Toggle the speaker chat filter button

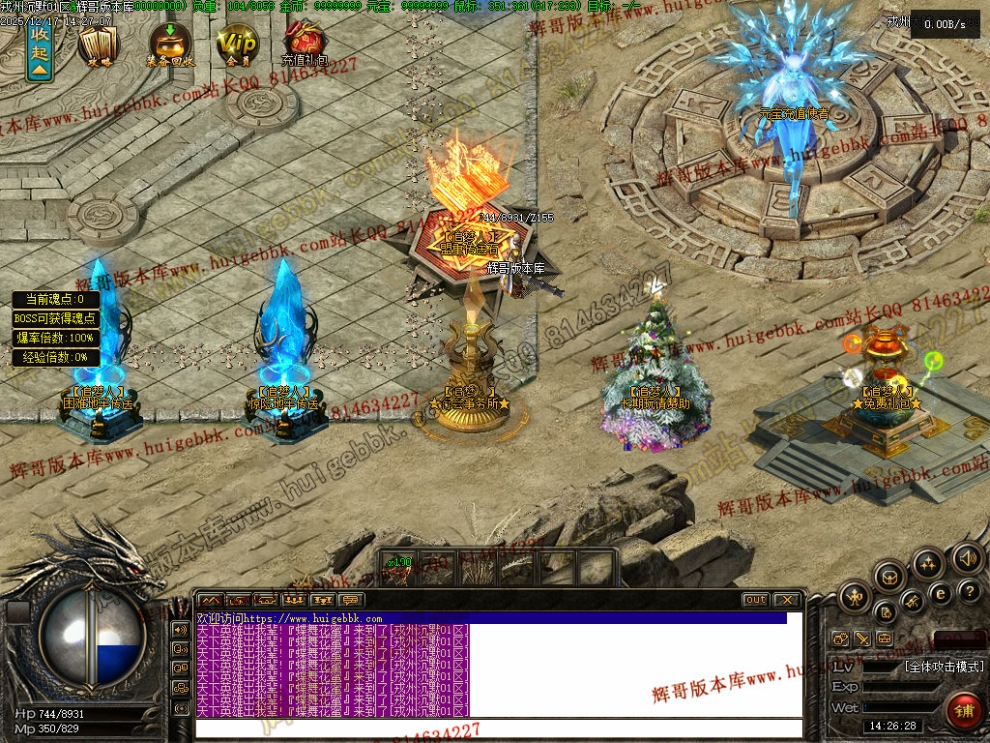[181, 630]
